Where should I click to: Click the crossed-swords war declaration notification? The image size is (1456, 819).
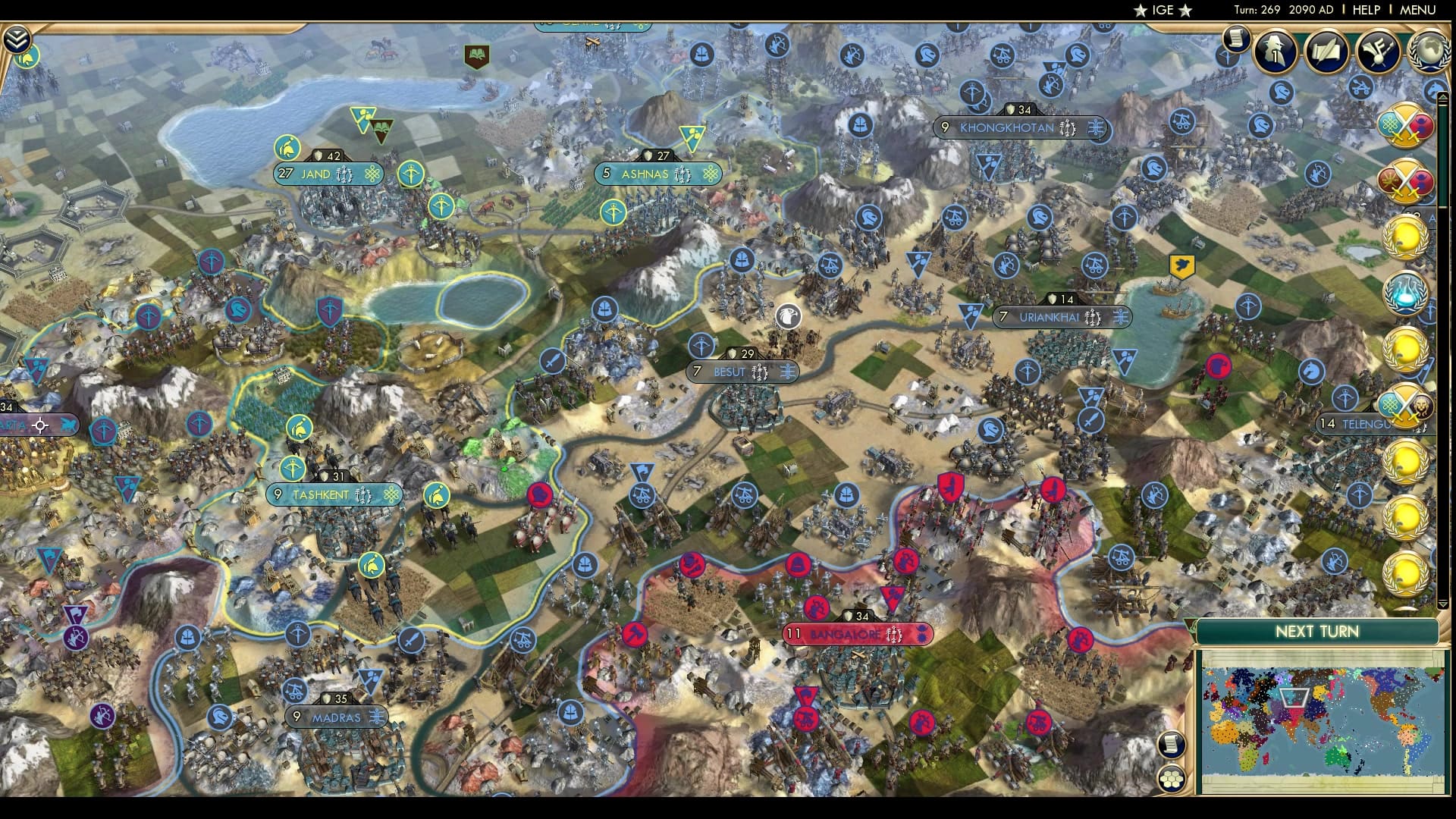pyautogui.click(x=1408, y=125)
